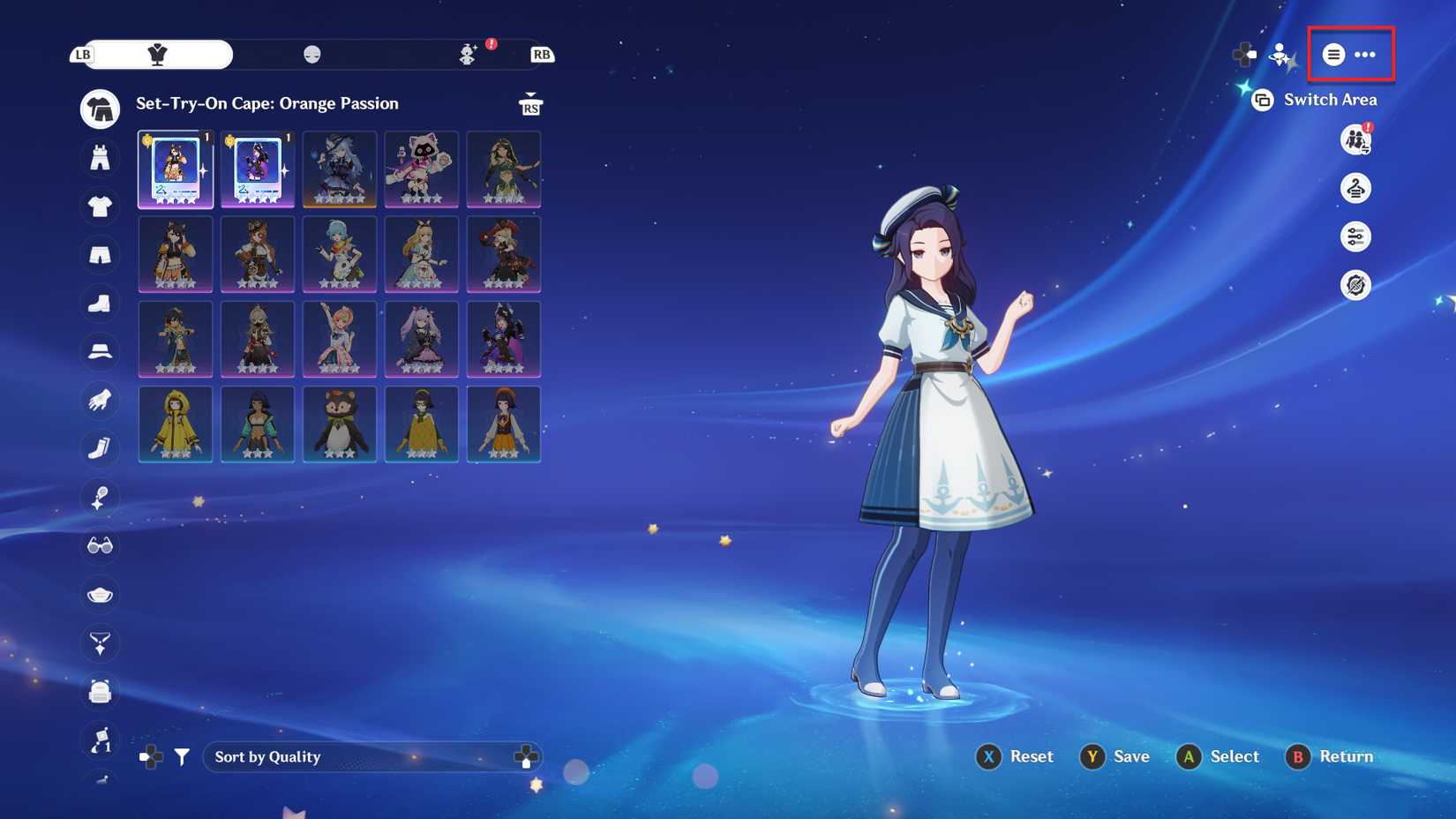
Task: Switch to the face makeup tab
Action: click(311, 55)
